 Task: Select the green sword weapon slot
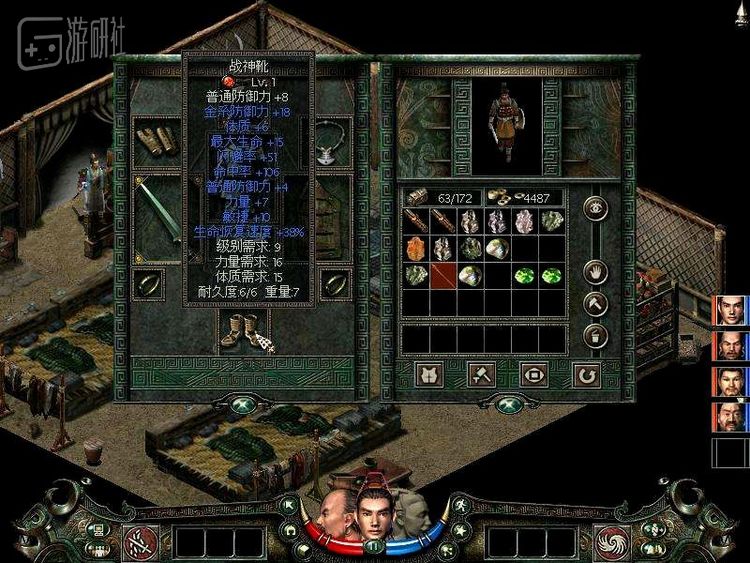point(157,214)
